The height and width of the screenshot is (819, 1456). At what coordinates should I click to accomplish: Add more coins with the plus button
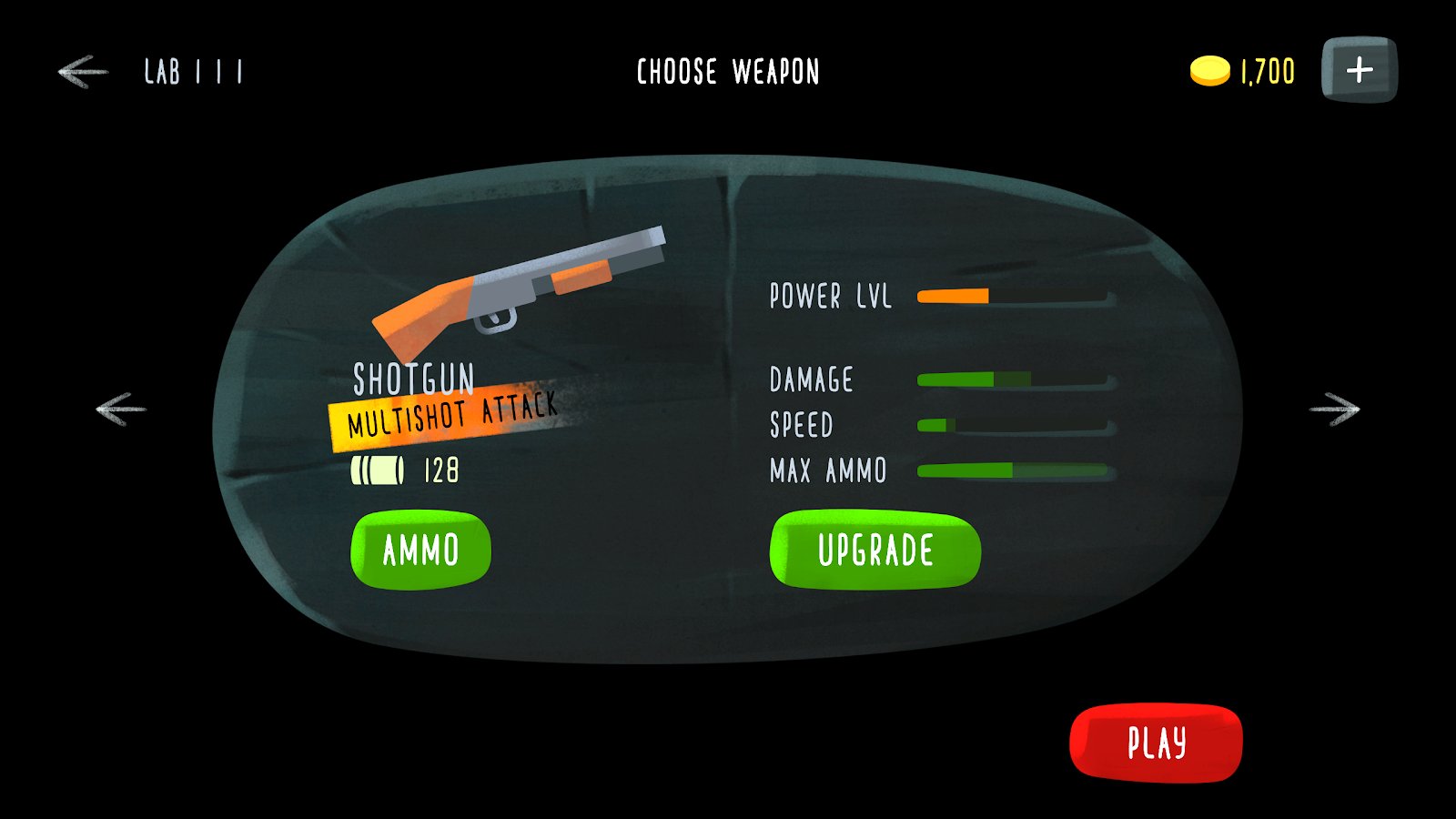click(1359, 70)
